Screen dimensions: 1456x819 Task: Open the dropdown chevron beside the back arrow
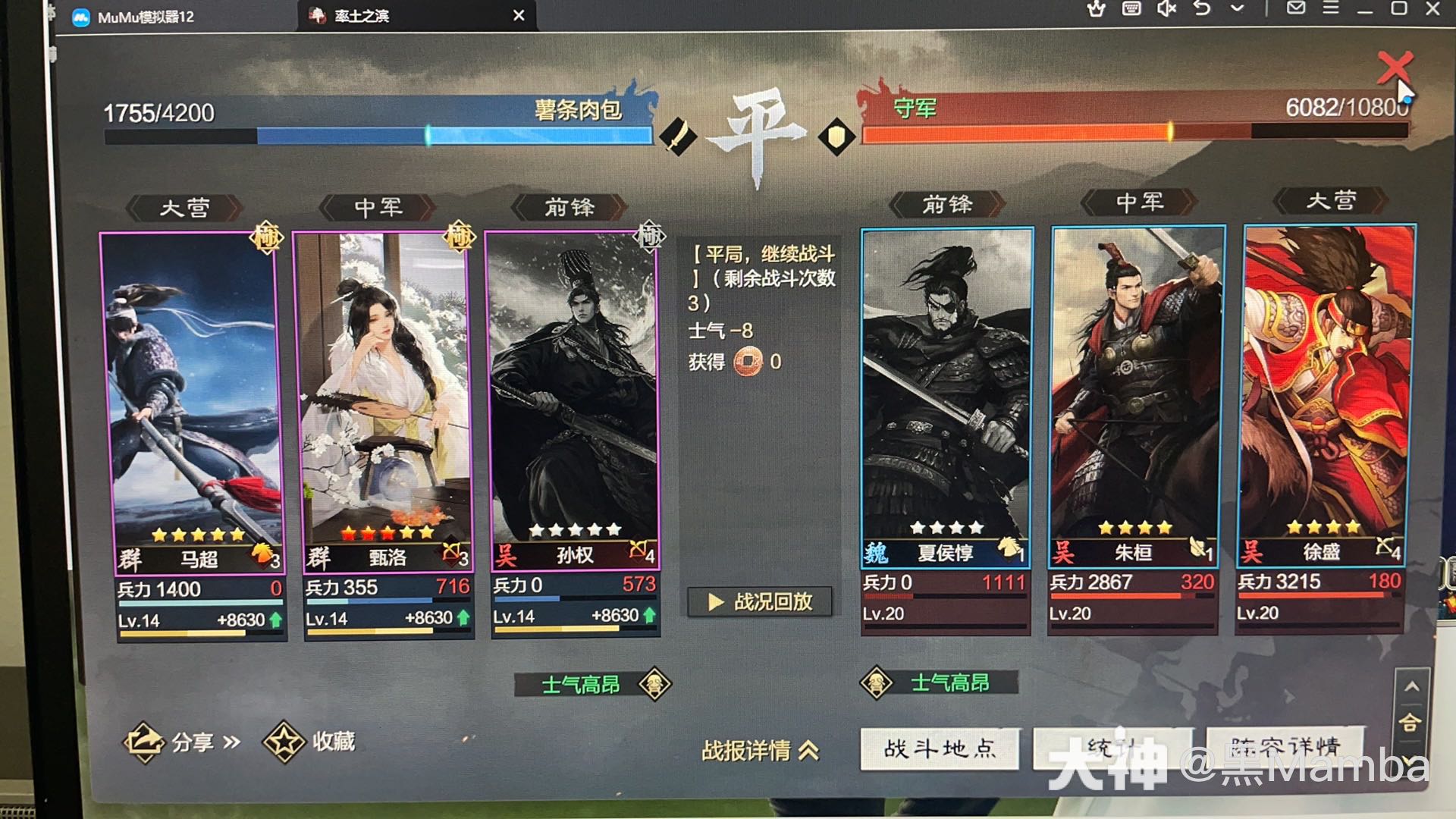(x=1238, y=9)
